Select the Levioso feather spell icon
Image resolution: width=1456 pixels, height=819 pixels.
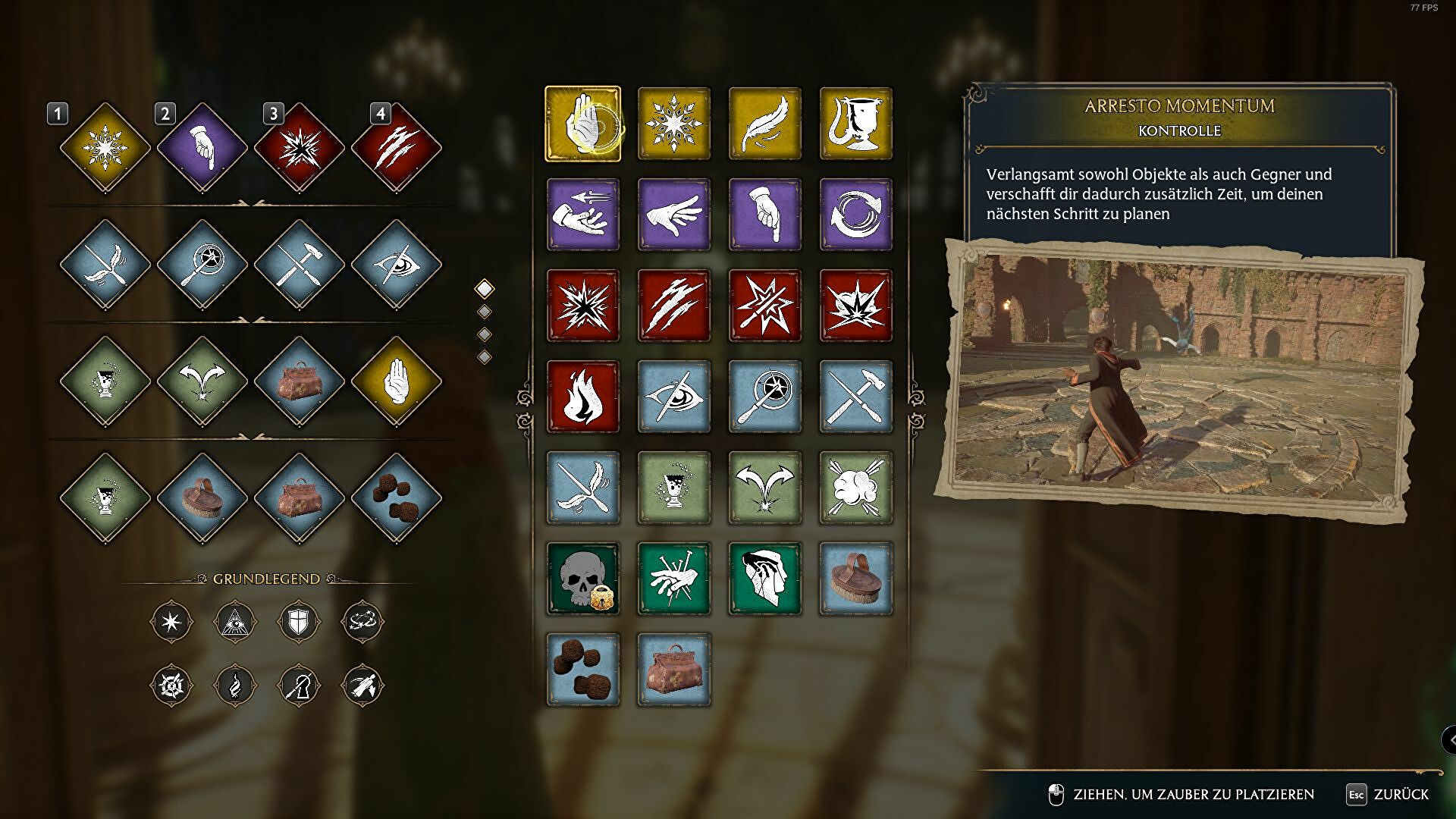[x=764, y=123]
